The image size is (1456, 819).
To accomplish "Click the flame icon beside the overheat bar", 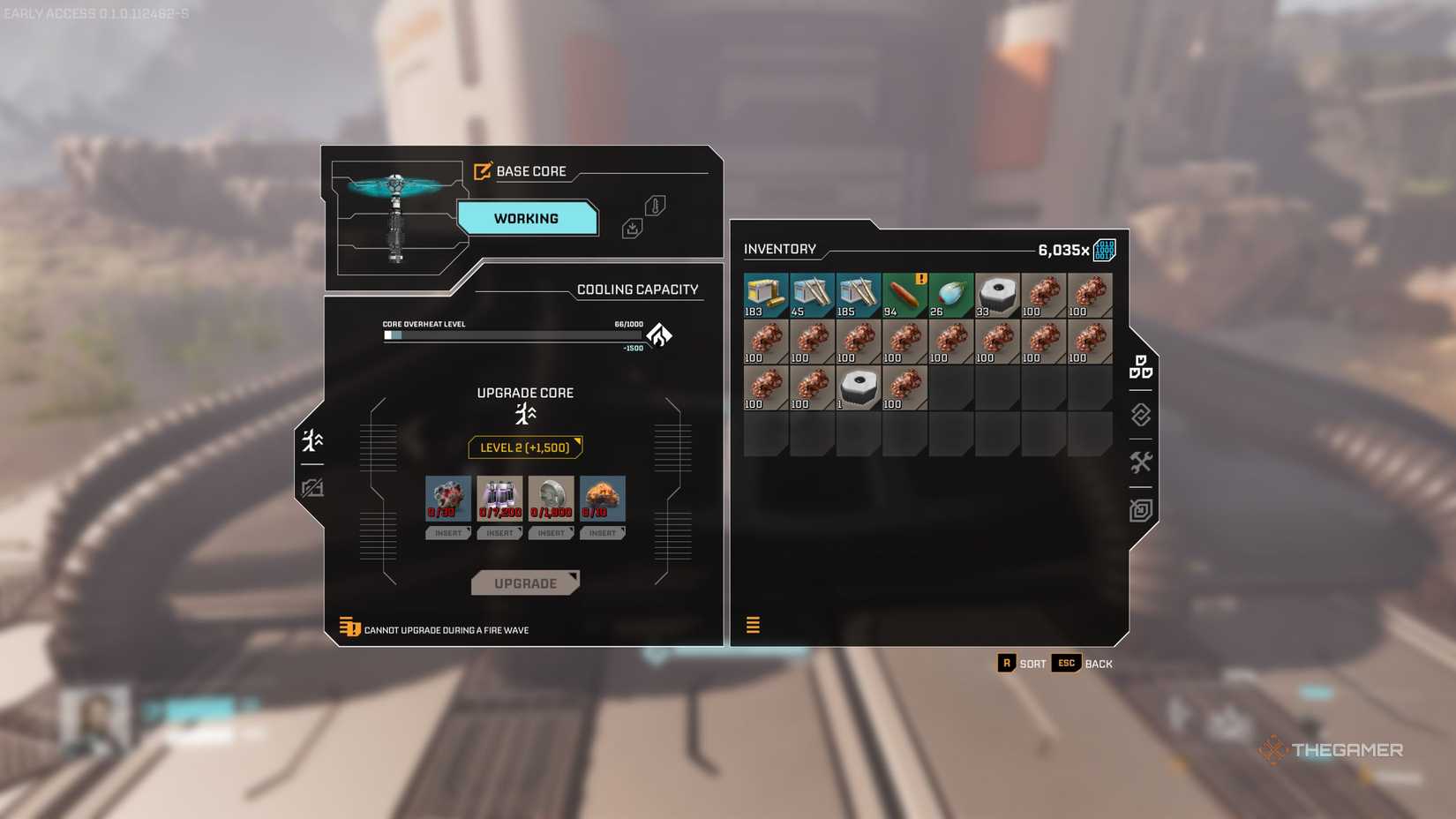I will 661,335.
